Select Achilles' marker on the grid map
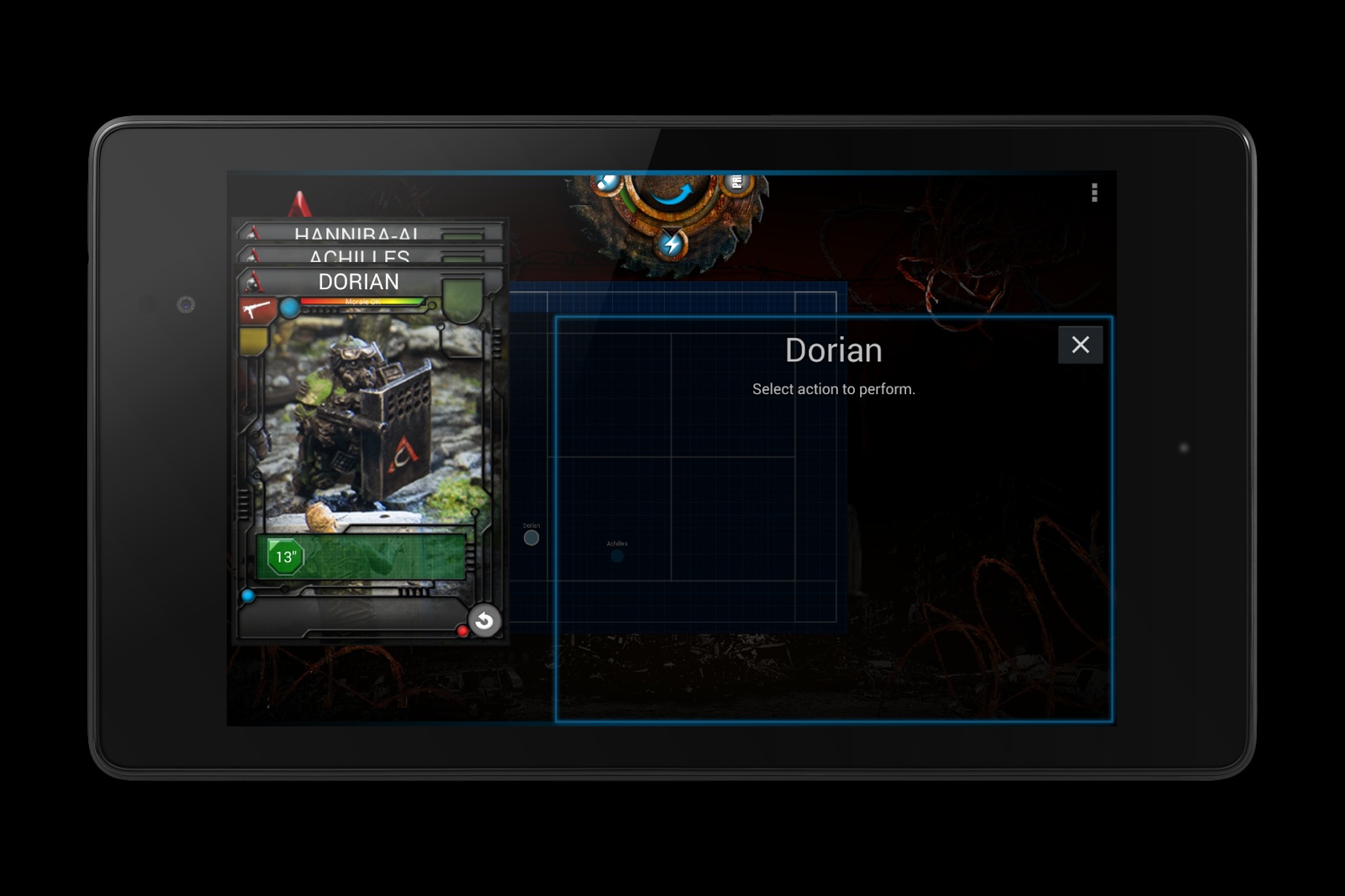The height and width of the screenshot is (896, 1345). [x=617, y=555]
